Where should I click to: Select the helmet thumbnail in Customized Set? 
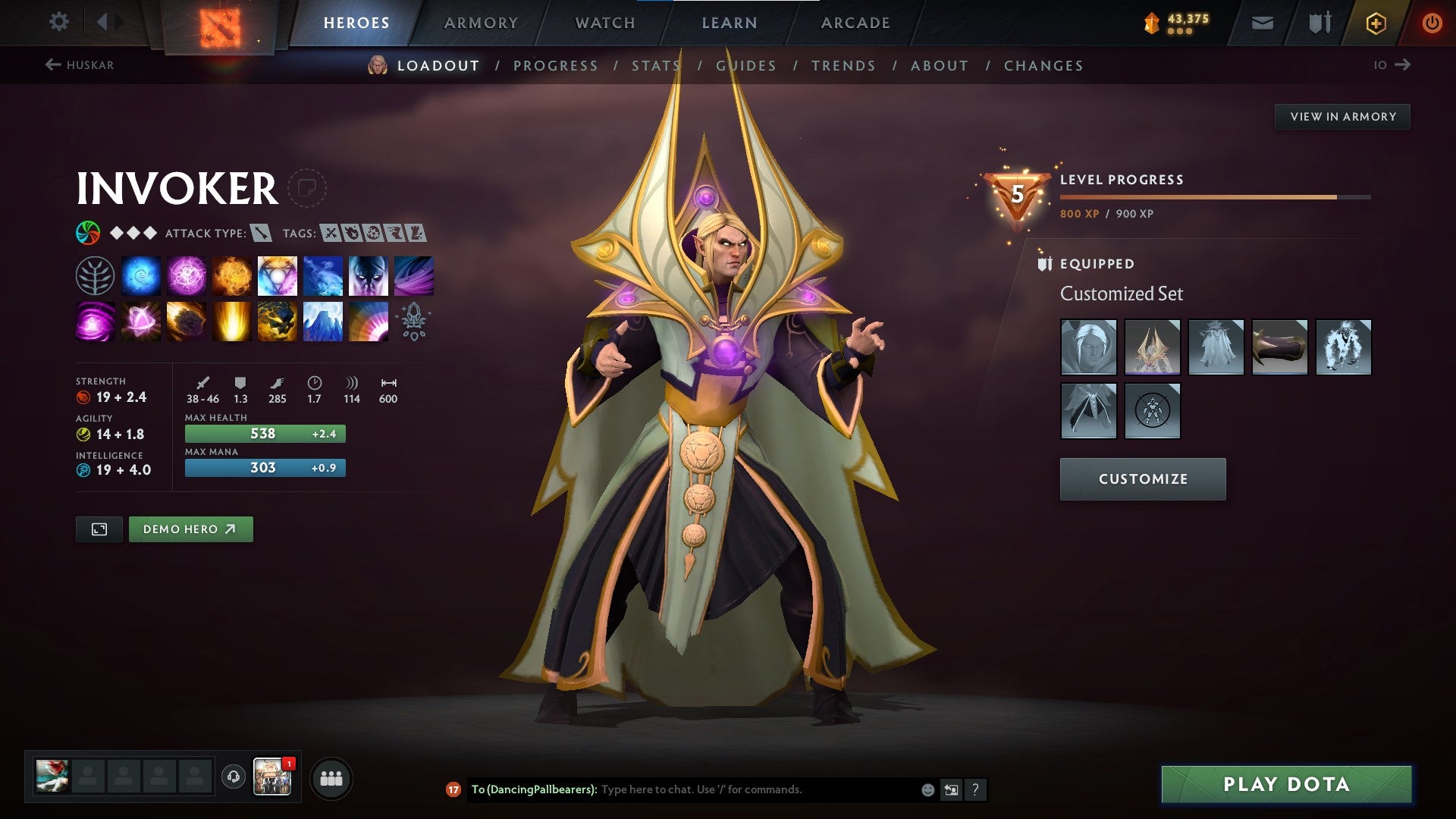1088,347
